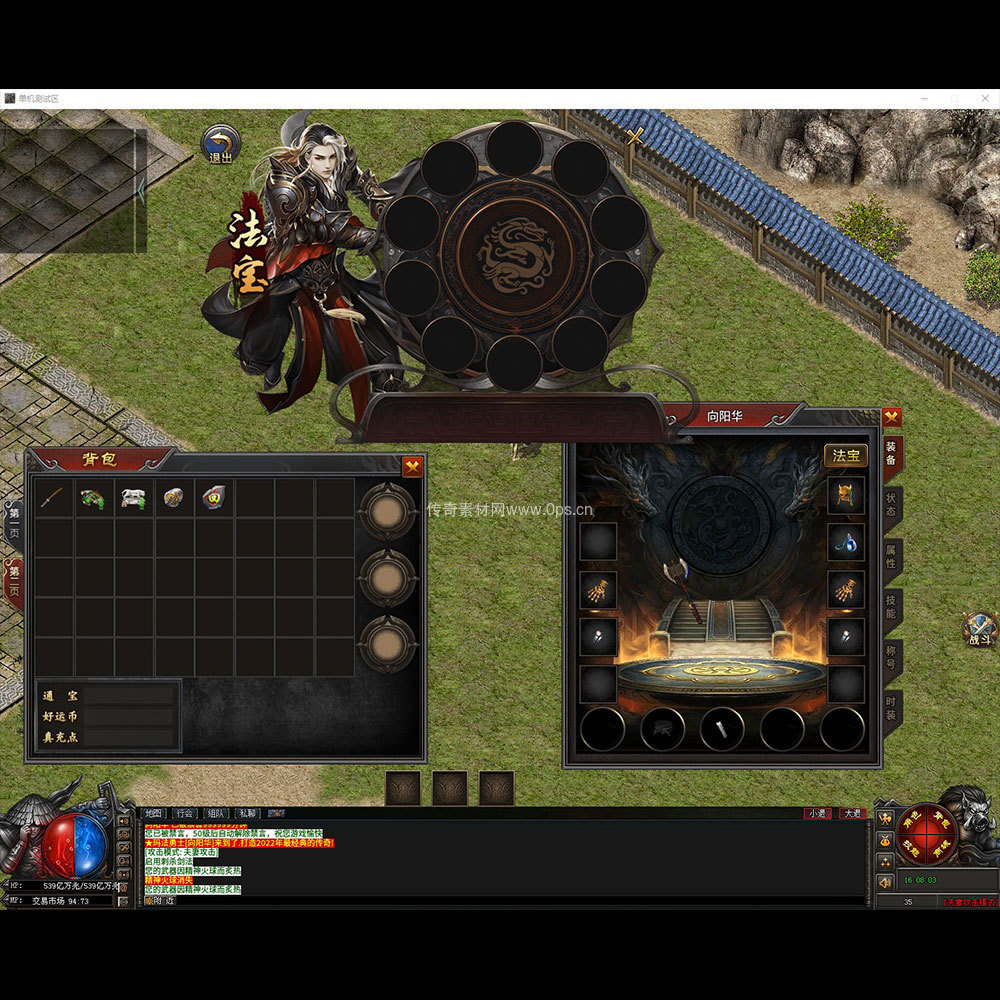
Task: Switch to the 属性 attributes tab
Action: 891,557
